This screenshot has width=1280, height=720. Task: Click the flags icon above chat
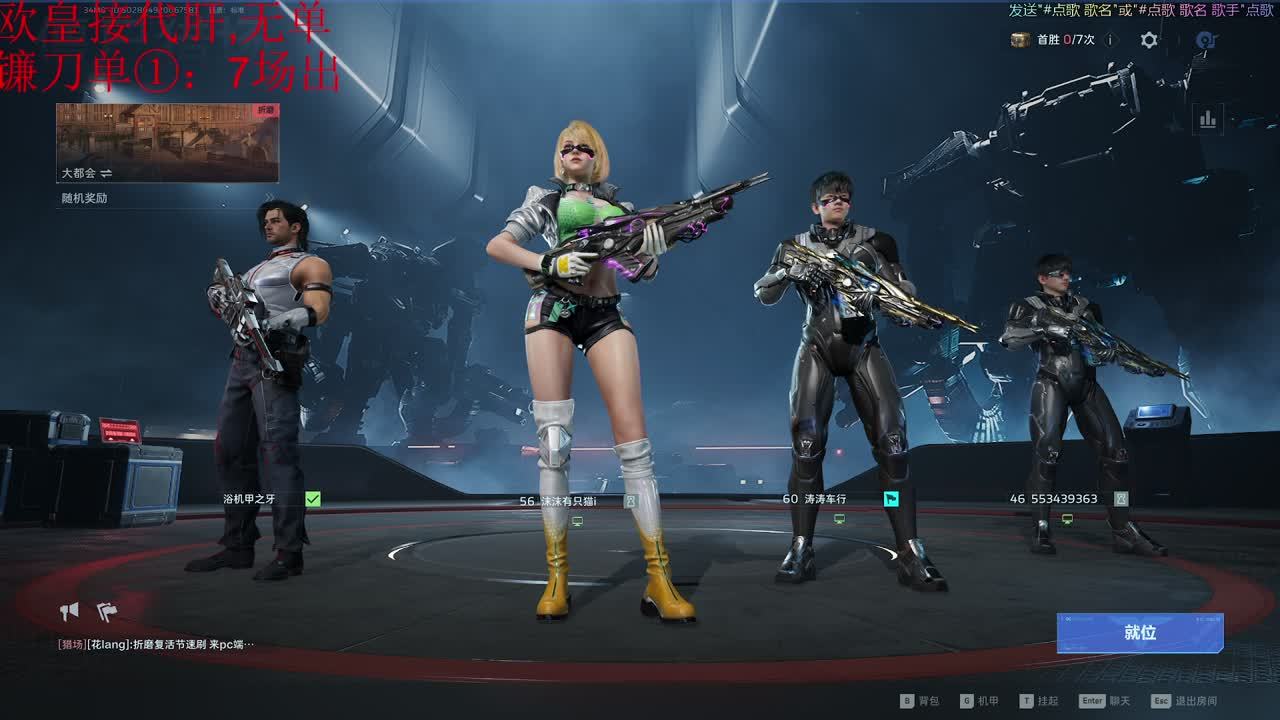click(107, 611)
